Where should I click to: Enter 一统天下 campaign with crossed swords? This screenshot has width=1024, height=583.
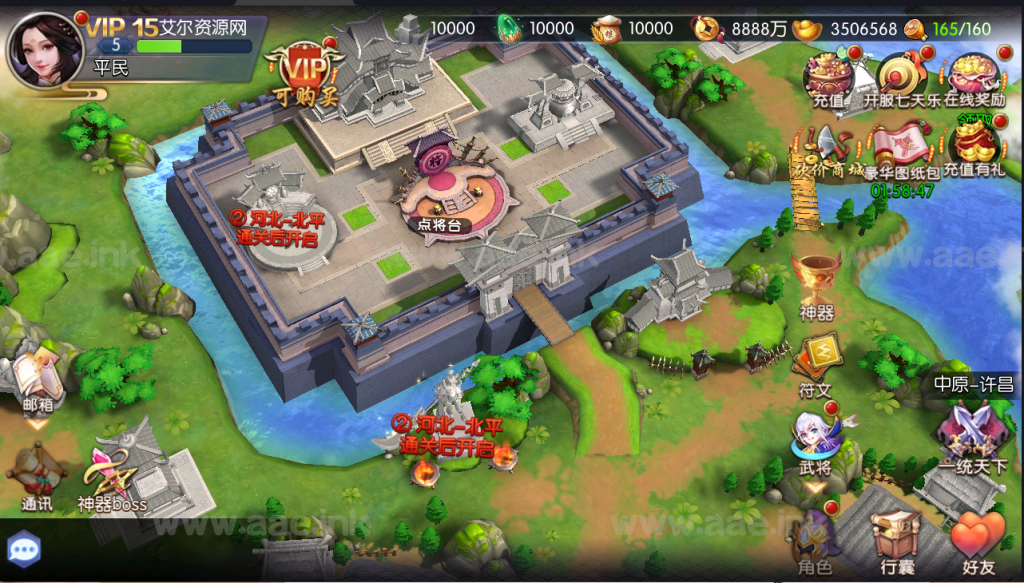(966, 435)
